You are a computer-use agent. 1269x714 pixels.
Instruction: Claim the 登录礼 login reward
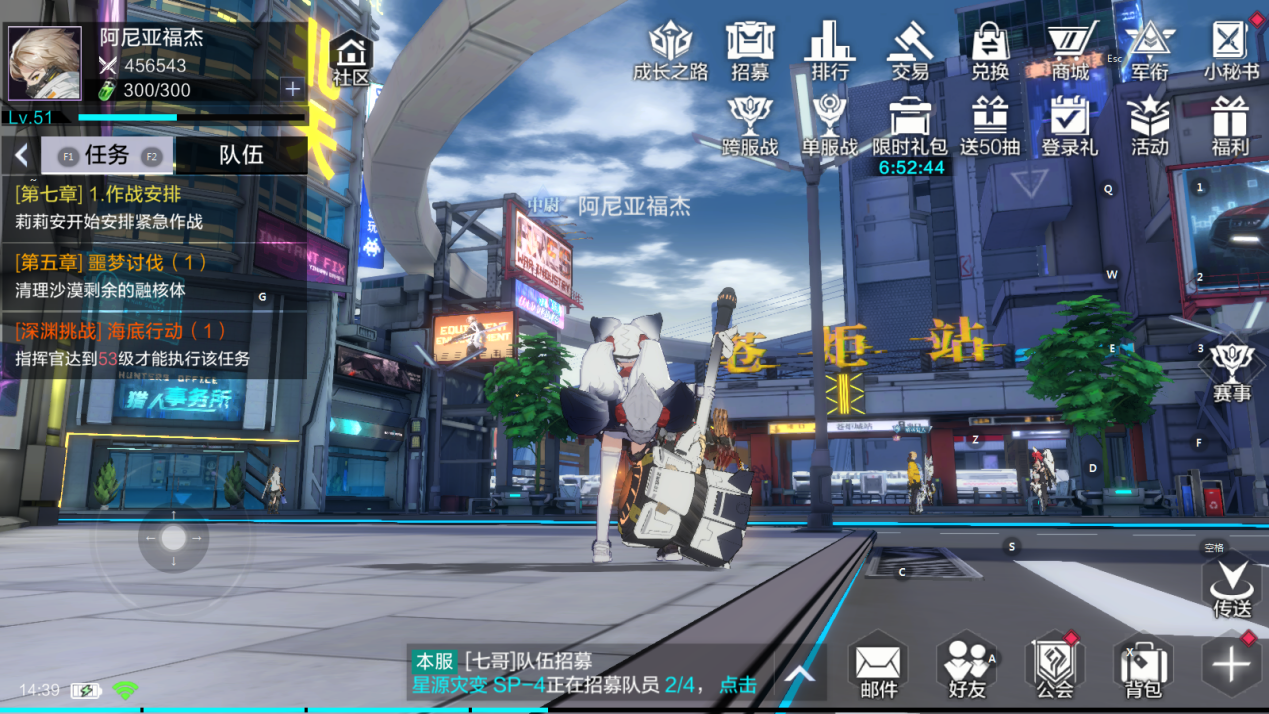[1069, 127]
